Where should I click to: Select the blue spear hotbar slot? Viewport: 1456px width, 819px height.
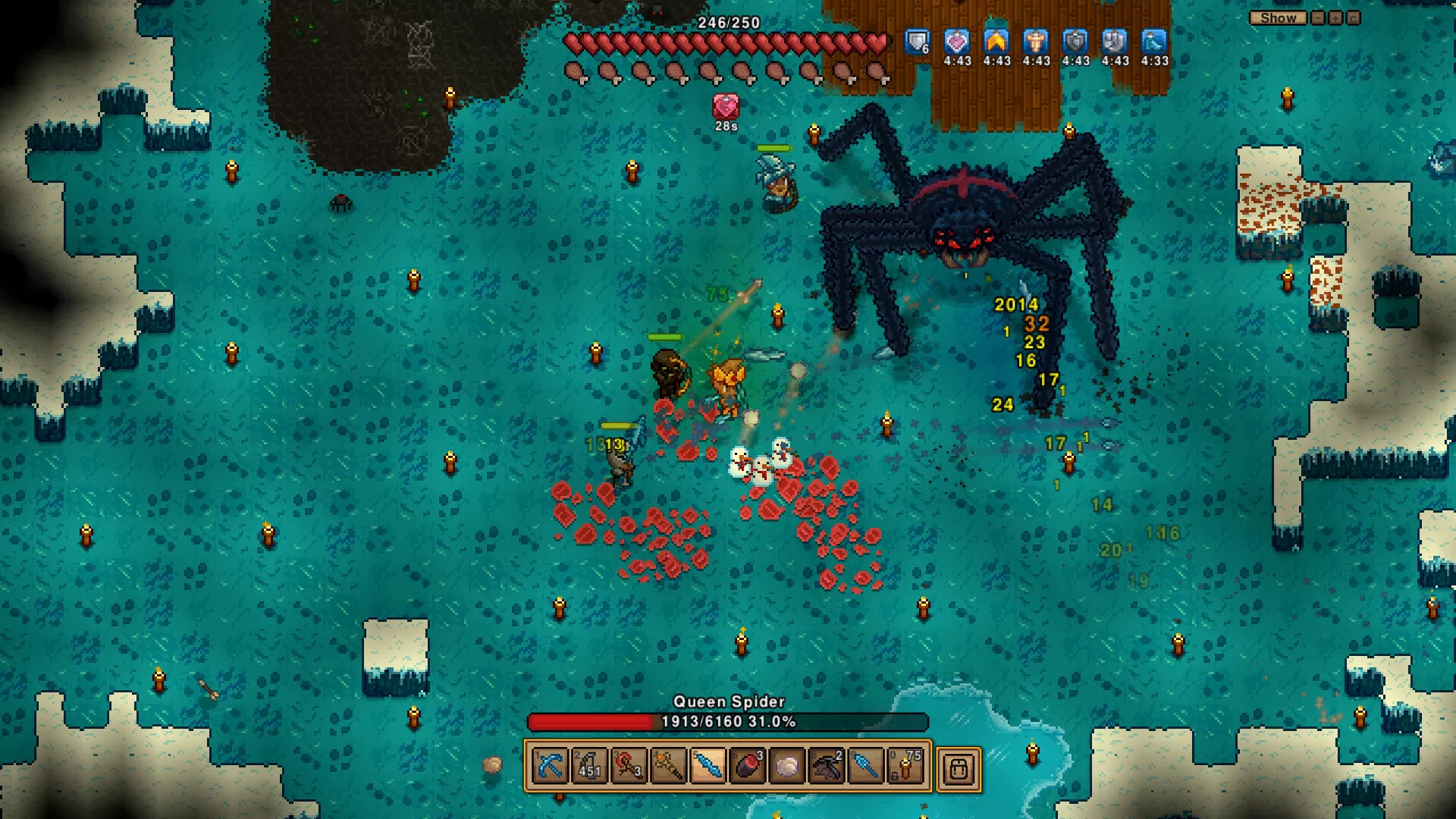click(x=865, y=767)
